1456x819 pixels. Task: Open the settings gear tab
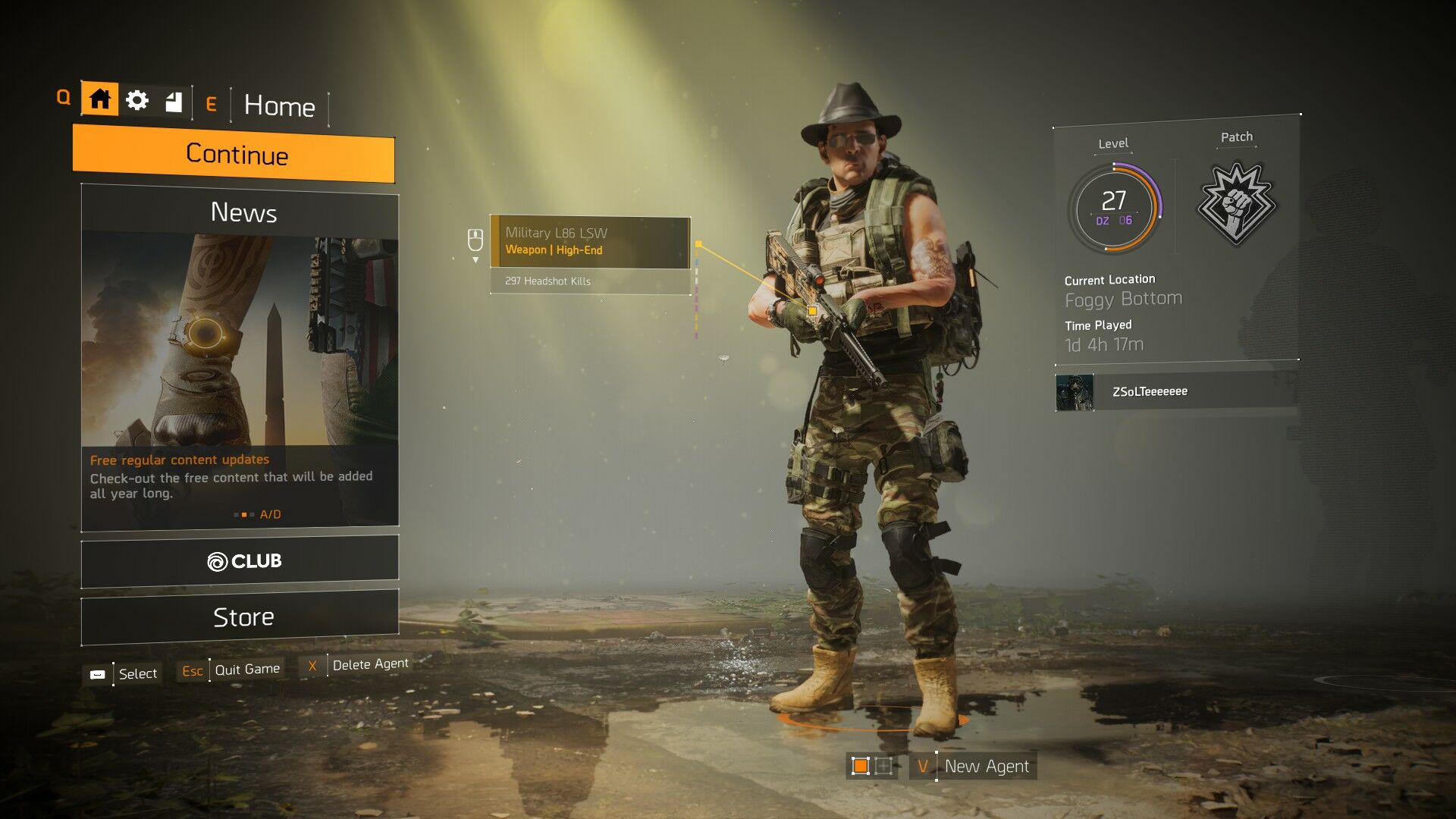point(137,100)
